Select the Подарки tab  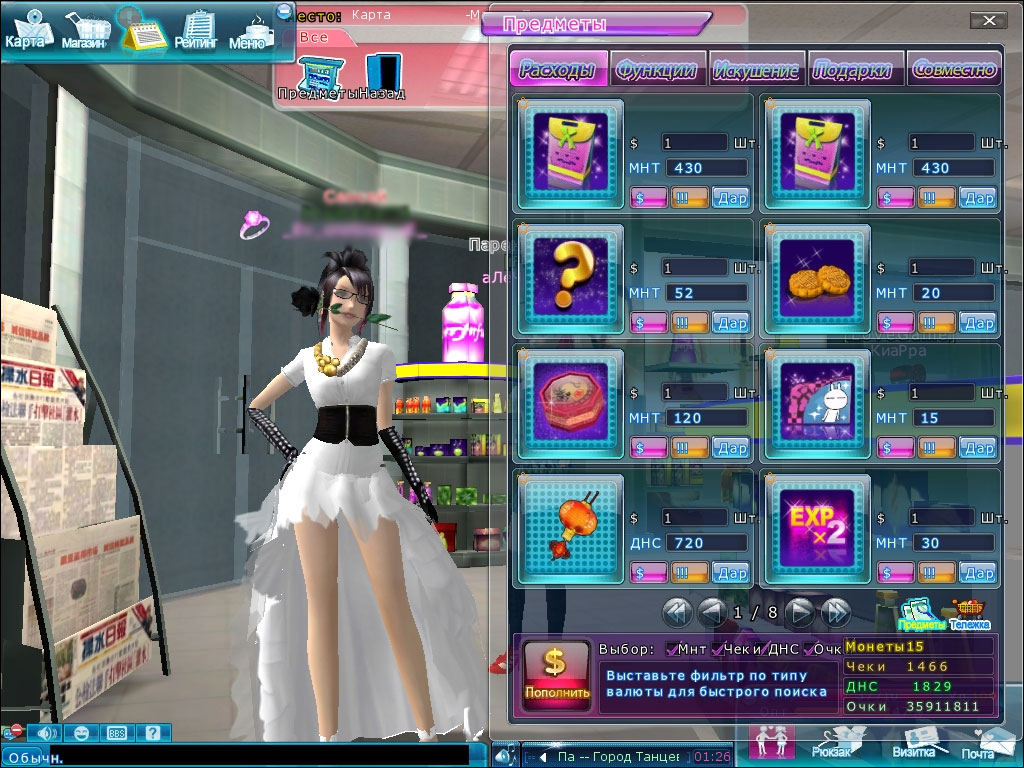click(x=853, y=69)
